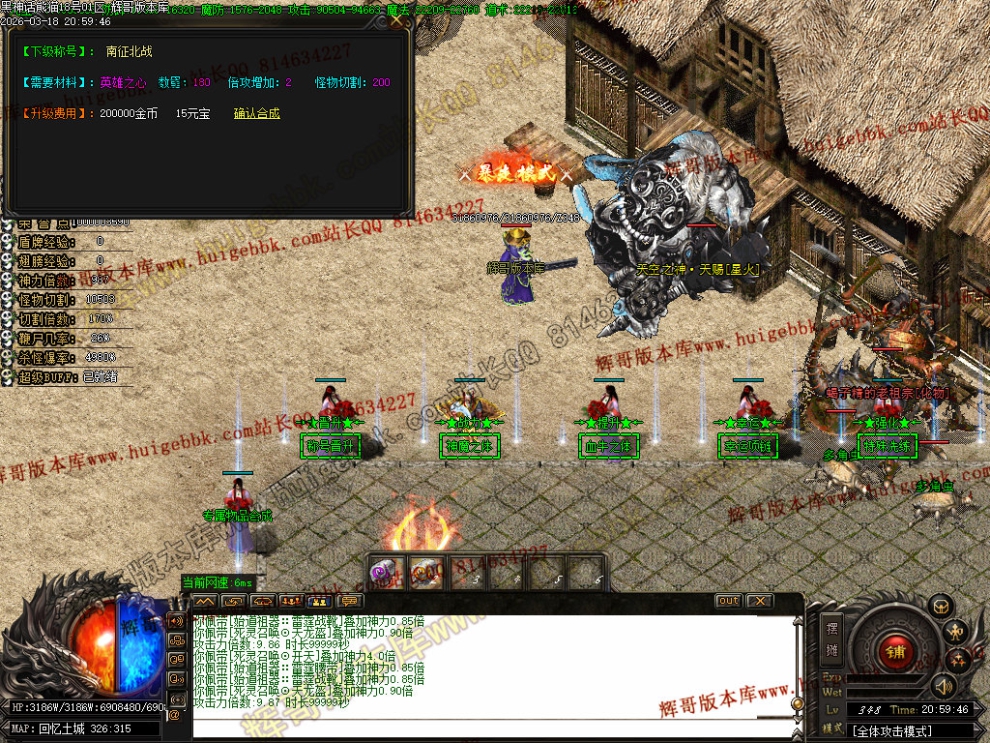The height and width of the screenshot is (743, 990).
Task: Close the chat panel with its X button
Action: click(760, 601)
